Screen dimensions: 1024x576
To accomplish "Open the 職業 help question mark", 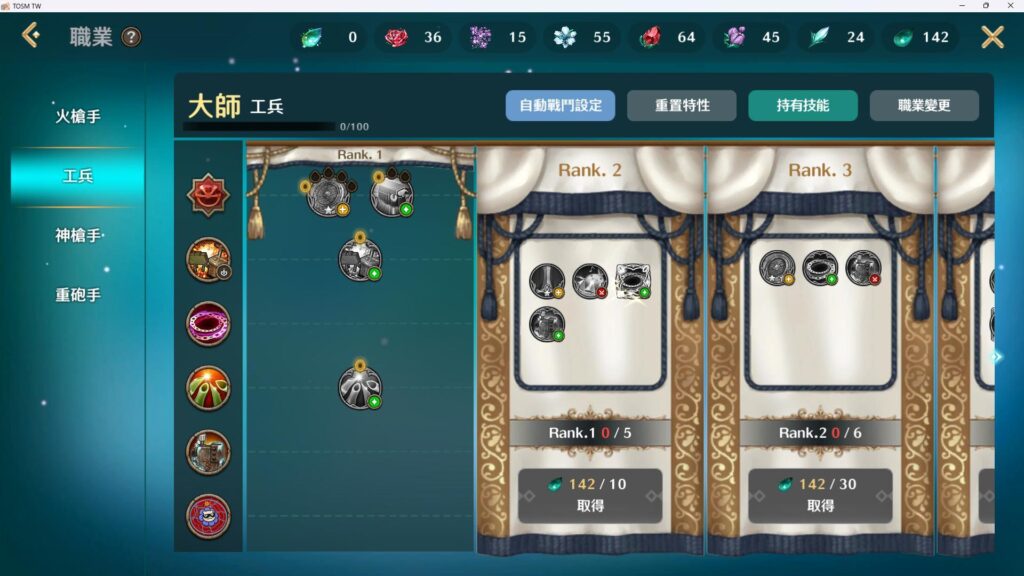I will (131, 38).
